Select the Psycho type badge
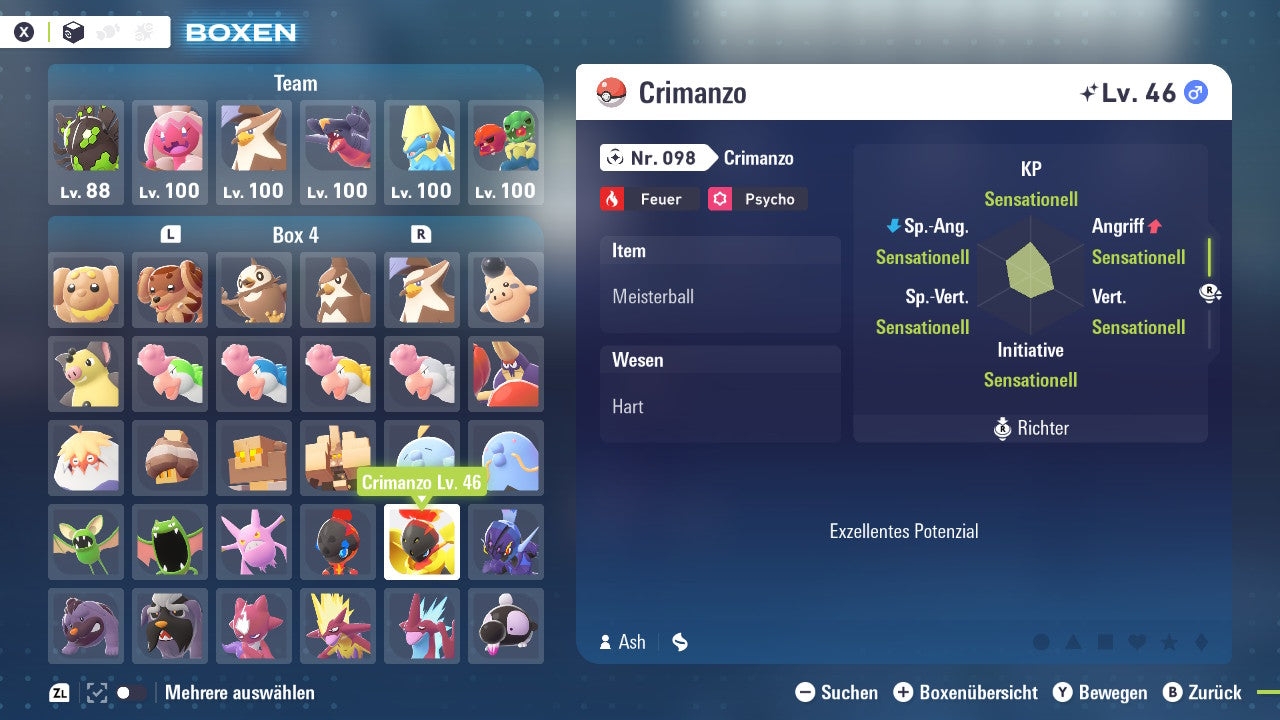 pyautogui.click(x=757, y=199)
